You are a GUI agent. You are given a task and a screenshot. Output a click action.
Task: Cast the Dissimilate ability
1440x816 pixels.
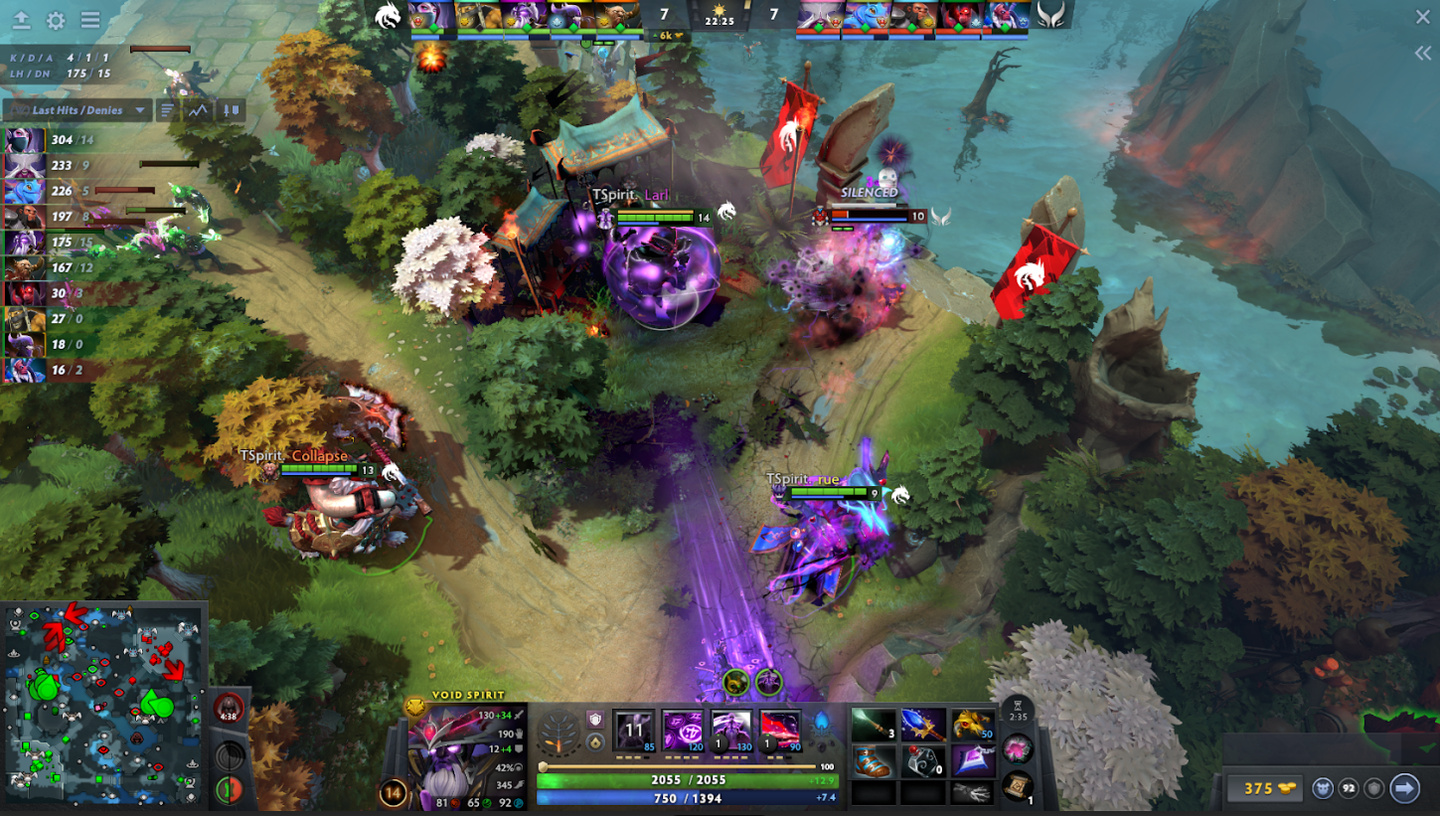click(682, 730)
